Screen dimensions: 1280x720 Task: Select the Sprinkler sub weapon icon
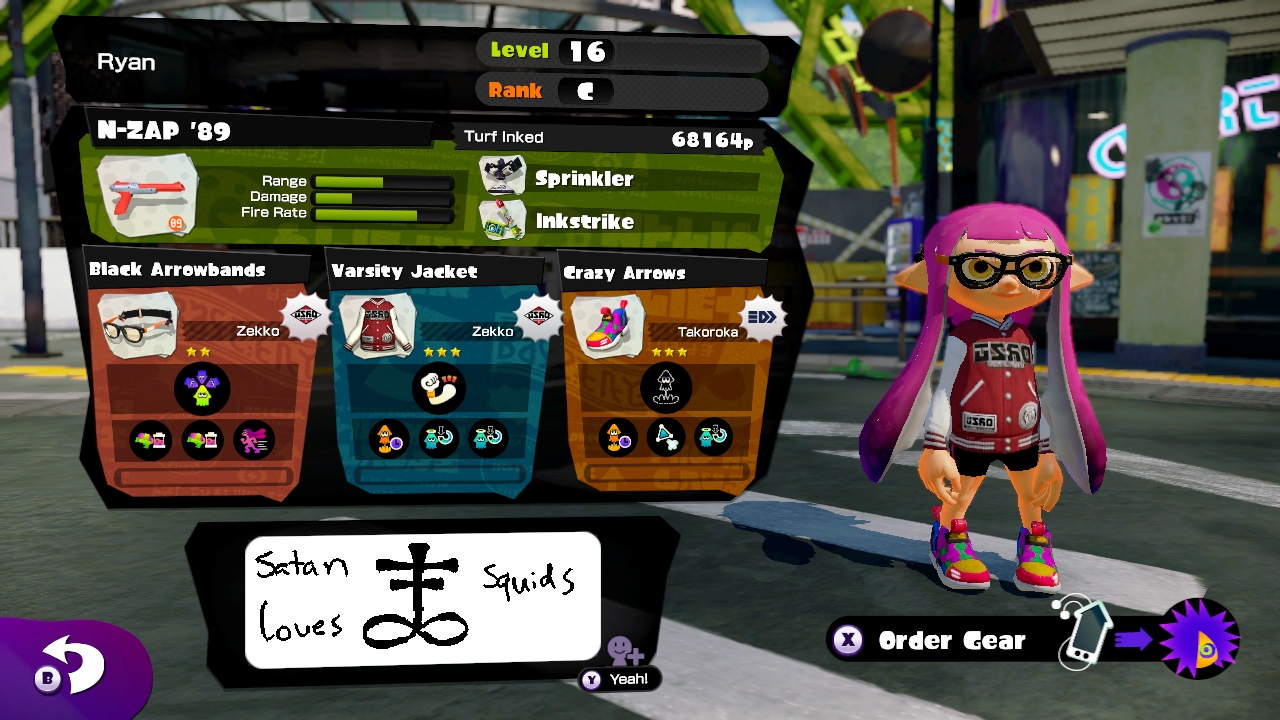click(503, 176)
